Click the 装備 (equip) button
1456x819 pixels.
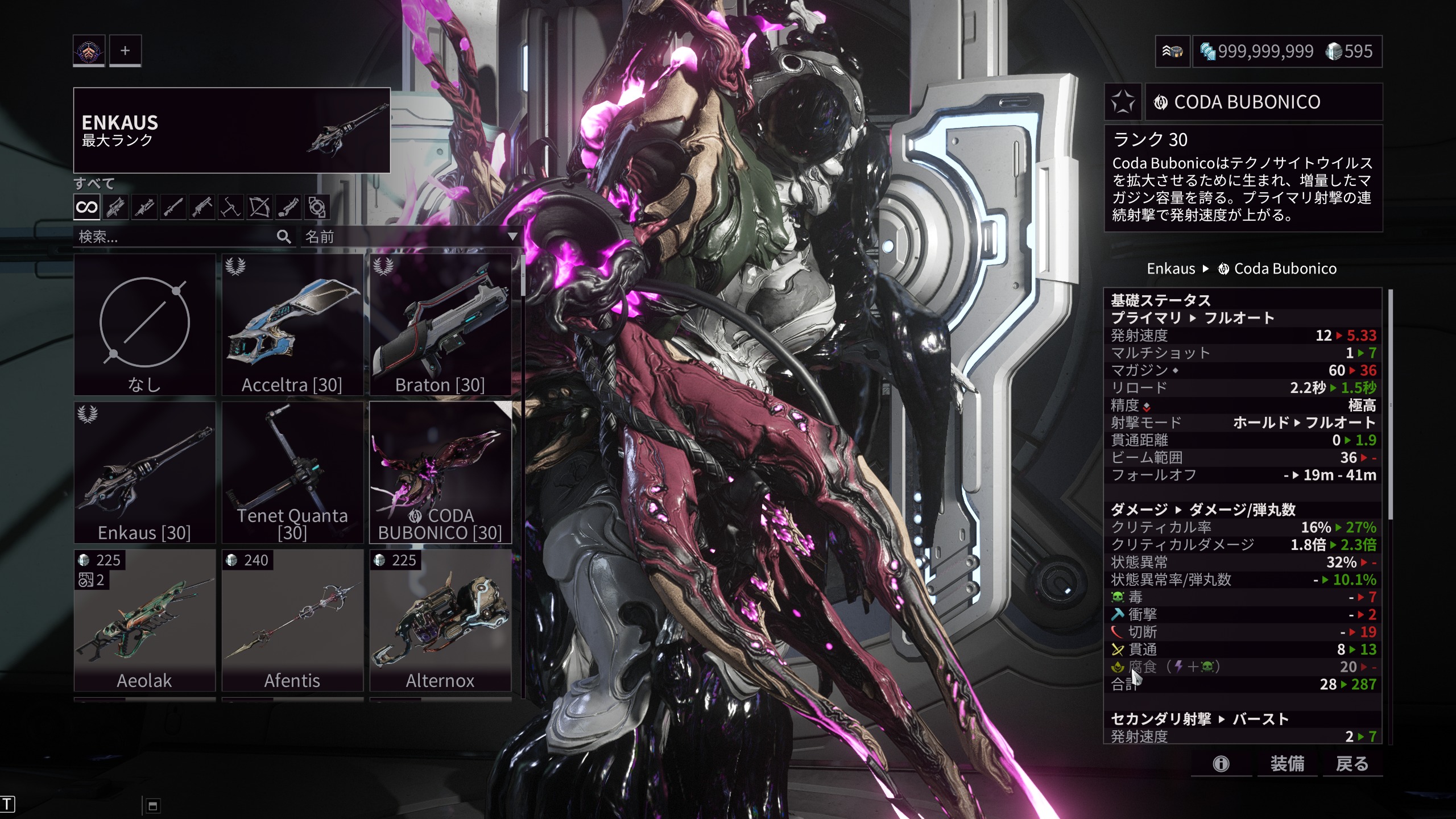[x=1287, y=763]
